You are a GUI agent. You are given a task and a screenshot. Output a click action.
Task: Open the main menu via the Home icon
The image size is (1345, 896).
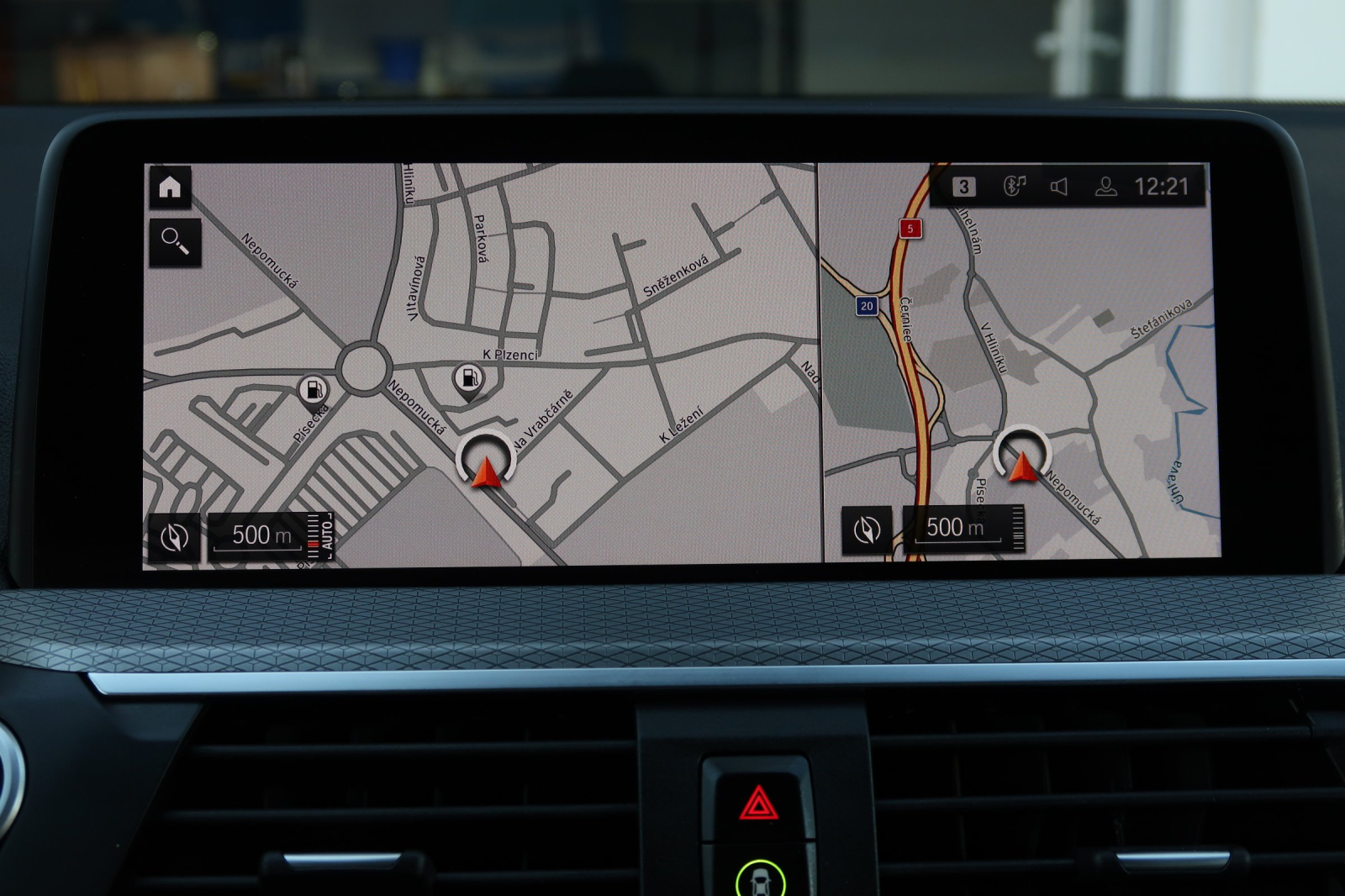coord(172,187)
